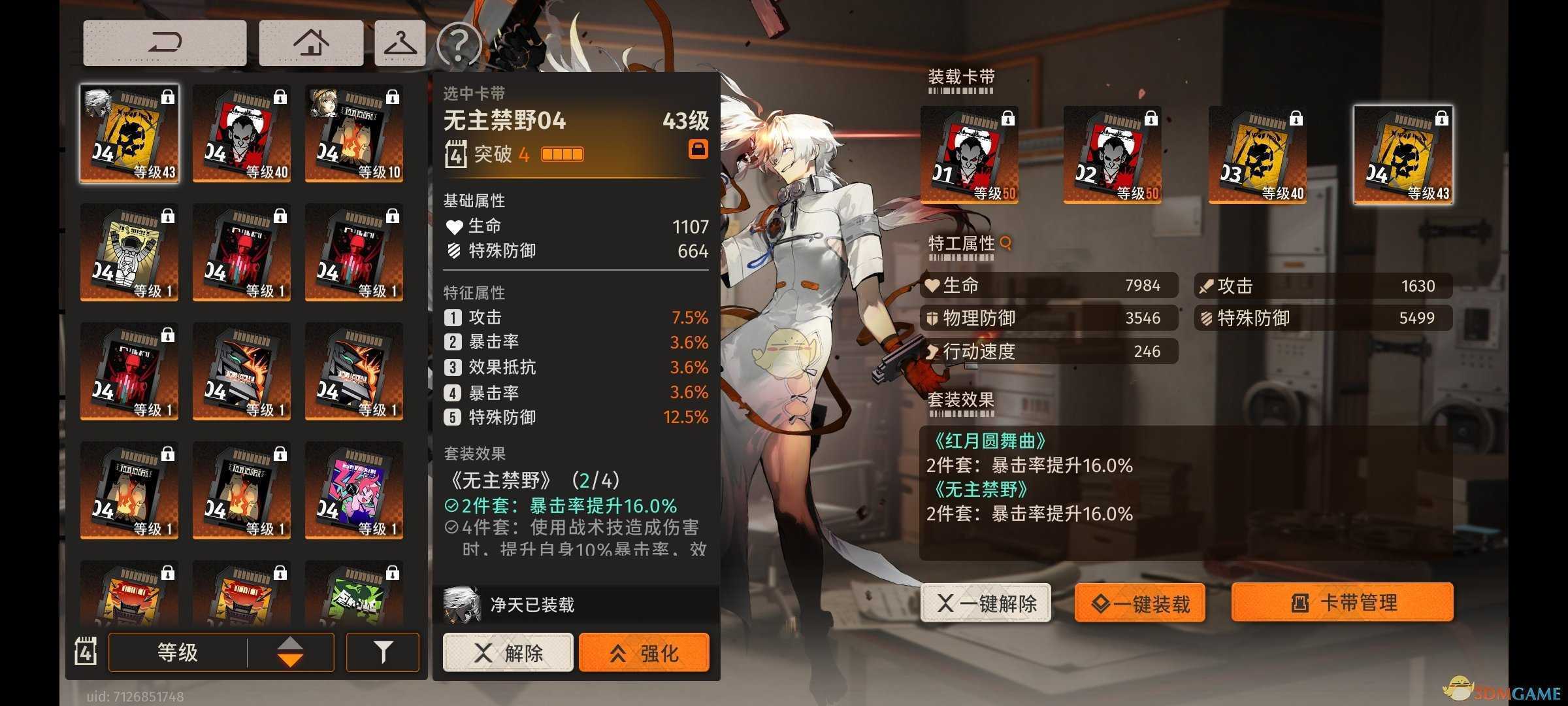This screenshot has height=706, width=1568.
Task: Open 卡带管理 management screen
Action: 1342,603
